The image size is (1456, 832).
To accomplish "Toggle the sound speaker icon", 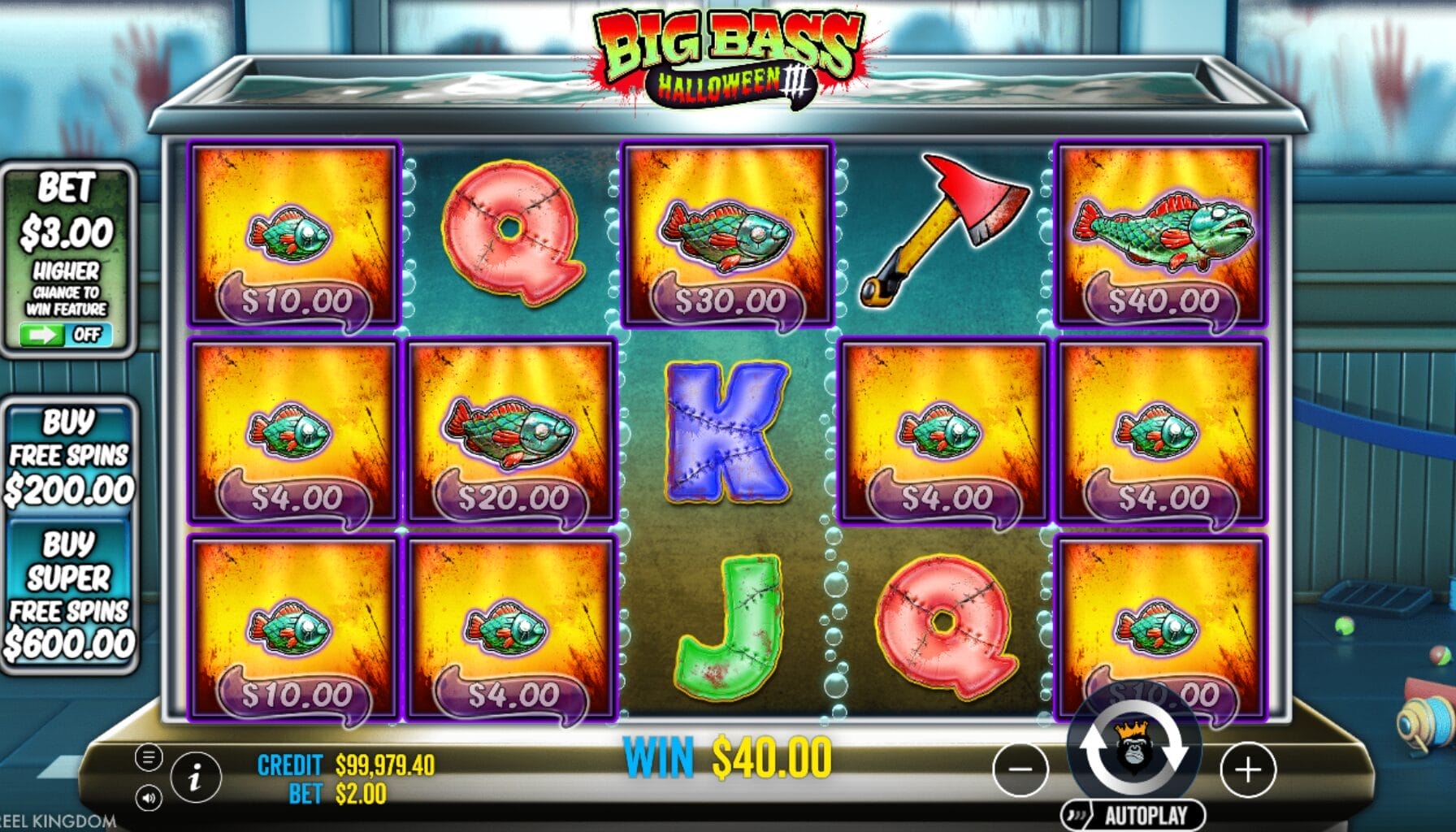I will [x=148, y=798].
